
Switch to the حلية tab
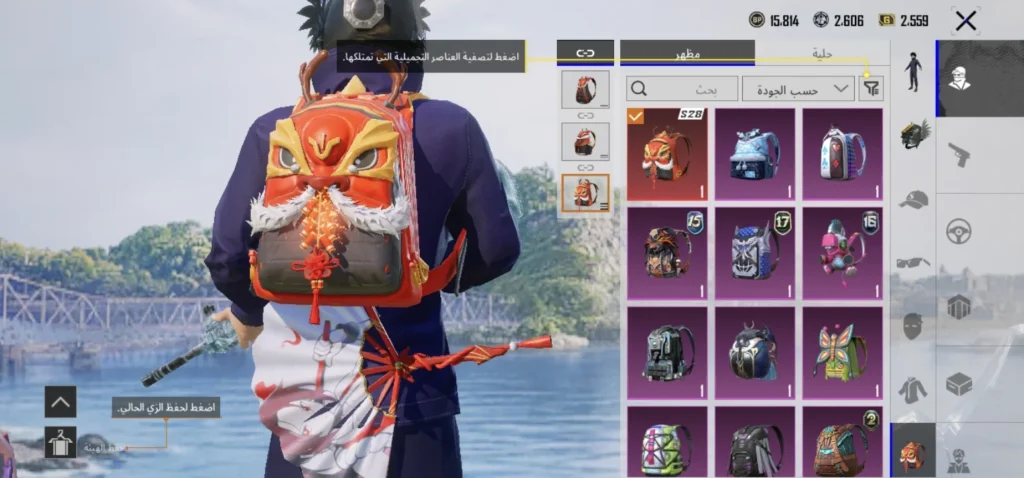[822, 53]
